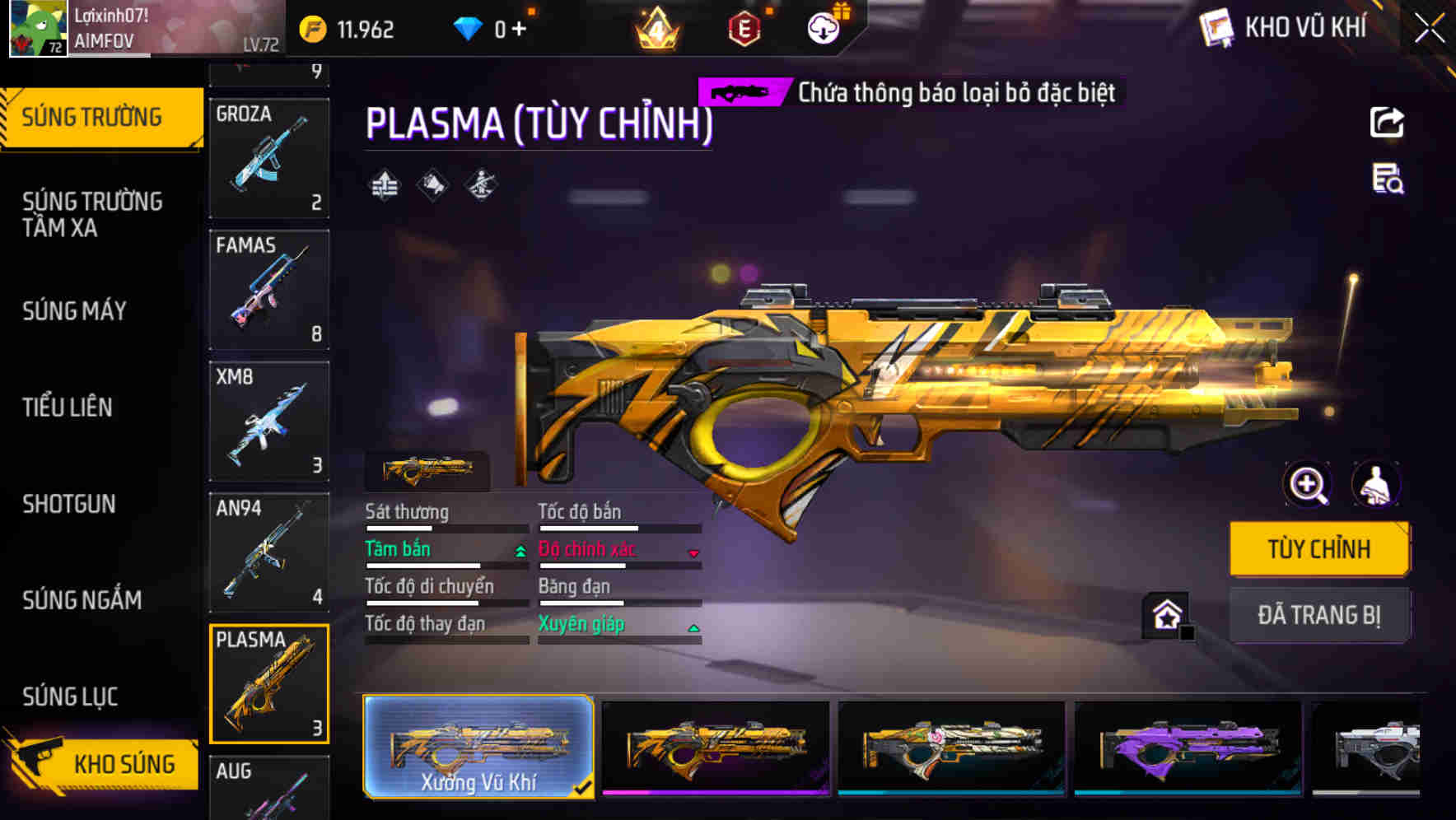
Task: Select the AN94 weapon tile
Action: point(269,552)
